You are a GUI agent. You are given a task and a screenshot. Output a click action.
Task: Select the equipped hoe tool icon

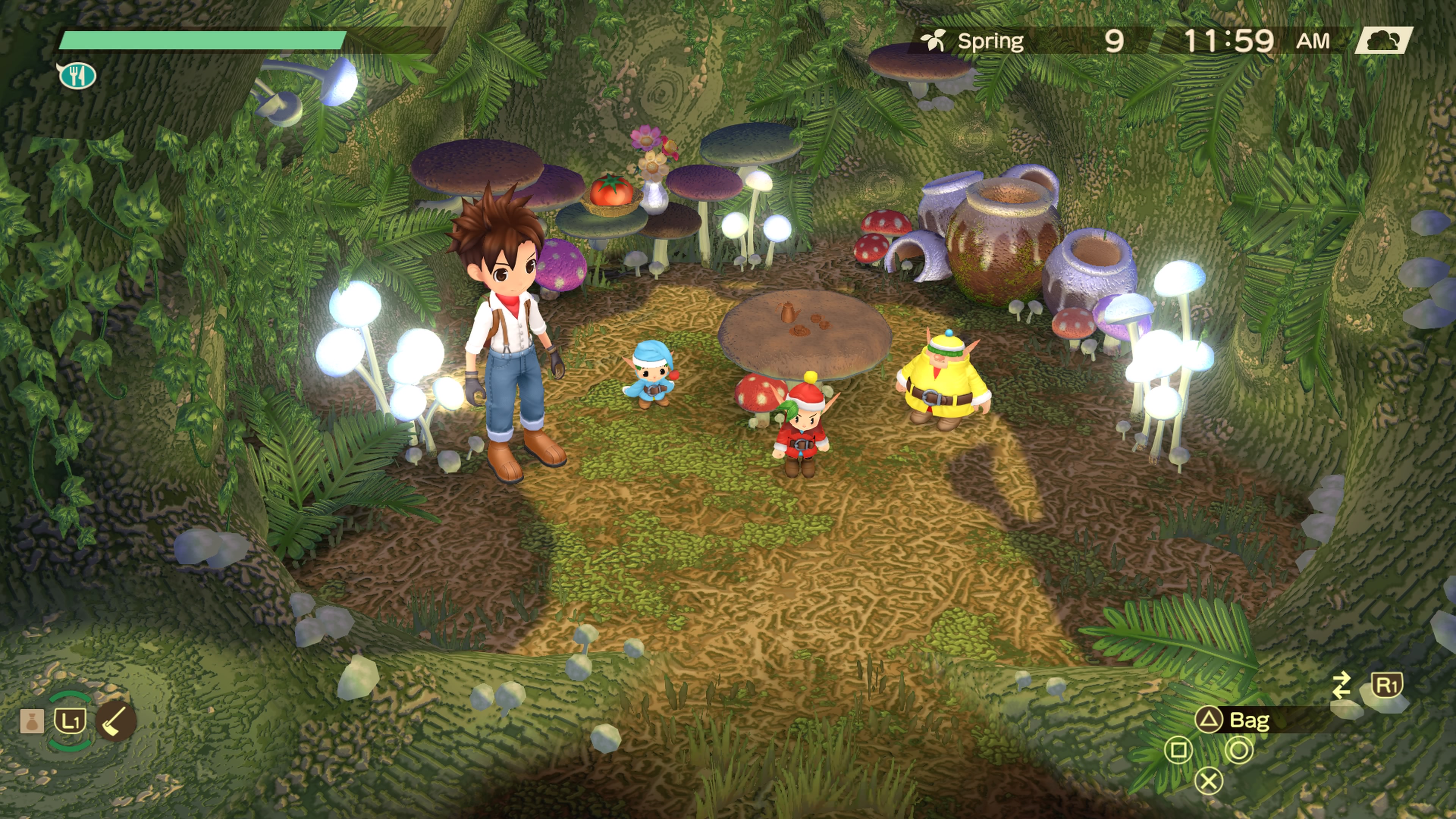pyautogui.click(x=116, y=721)
